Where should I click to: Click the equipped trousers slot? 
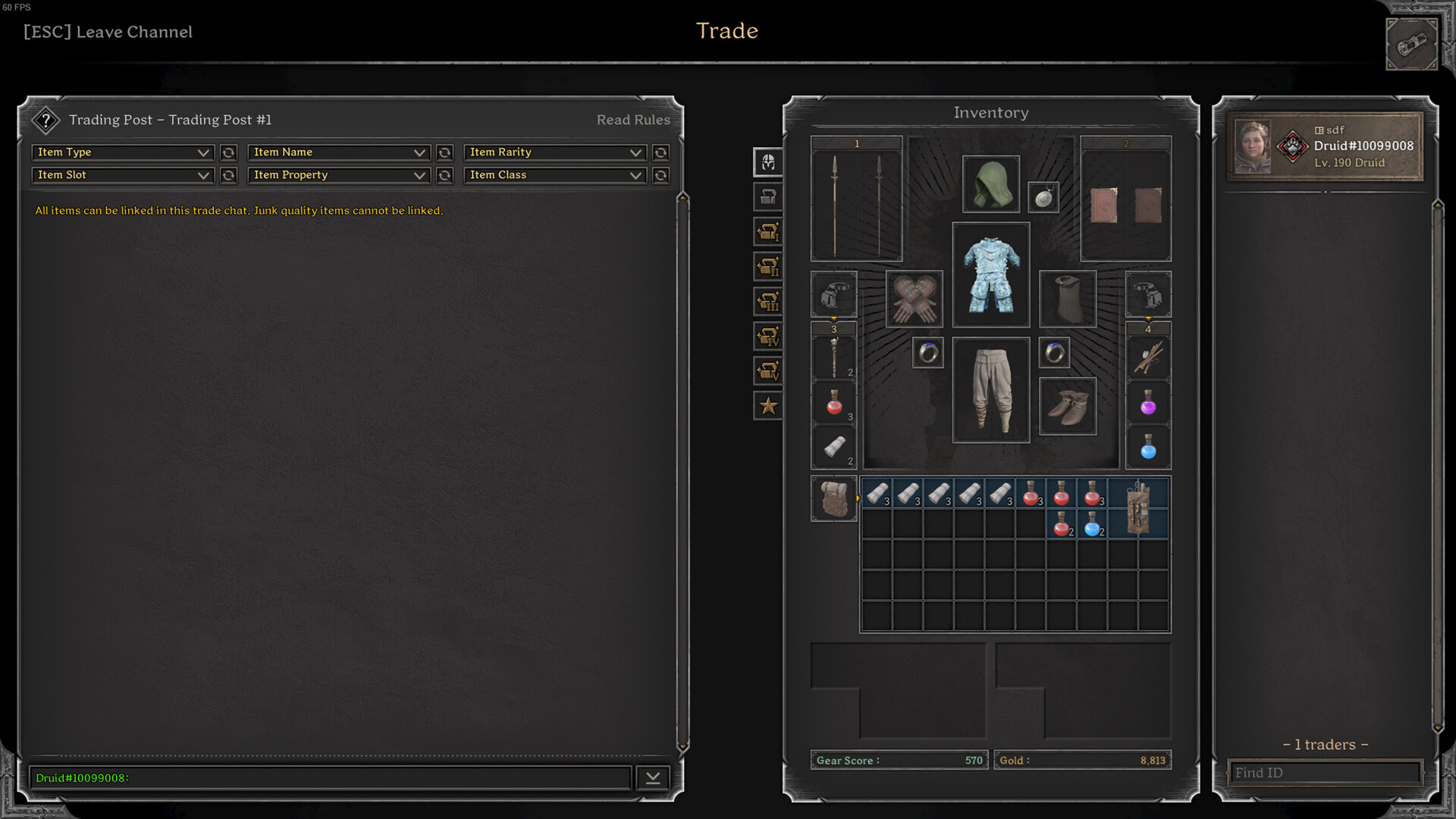[x=990, y=390]
